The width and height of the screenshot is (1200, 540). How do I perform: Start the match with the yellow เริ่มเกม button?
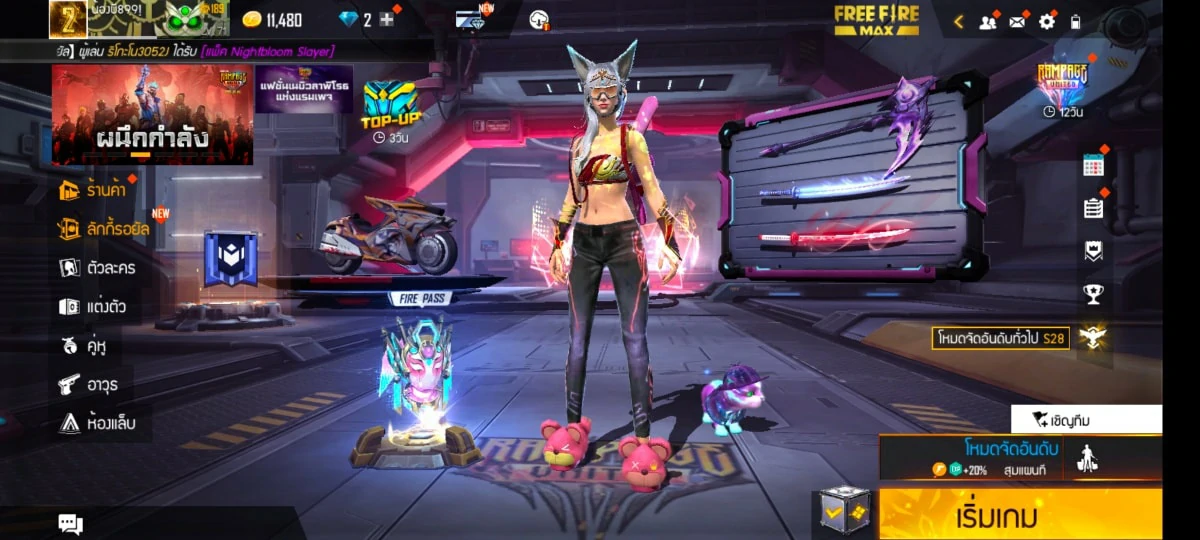[x=1020, y=515]
